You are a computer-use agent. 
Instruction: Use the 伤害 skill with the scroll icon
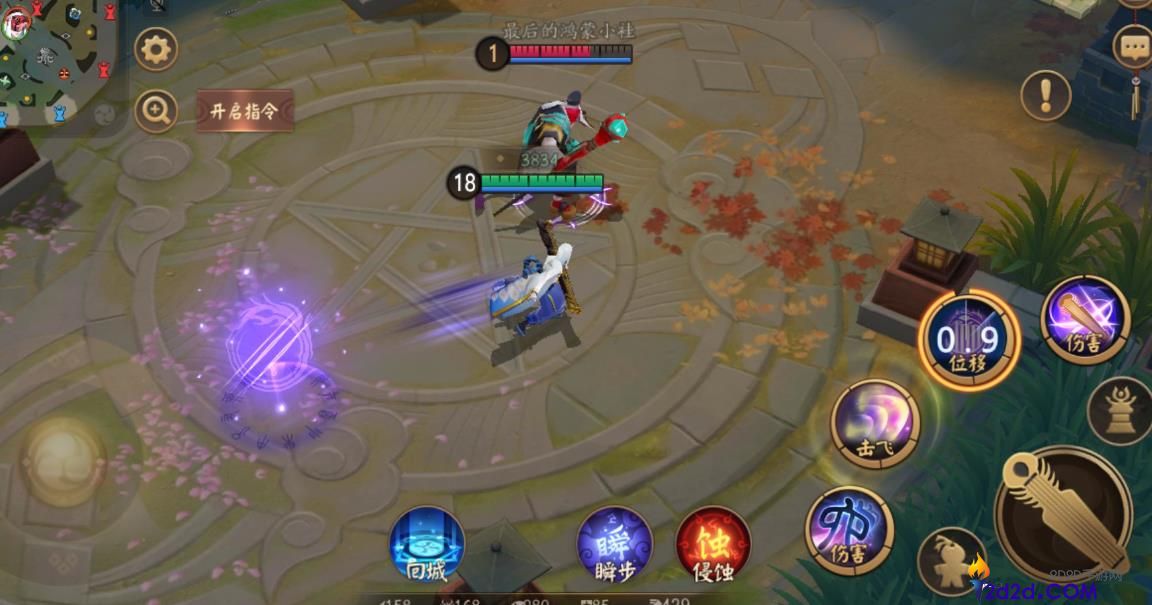pyautogui.click(x=1085, y=320)
